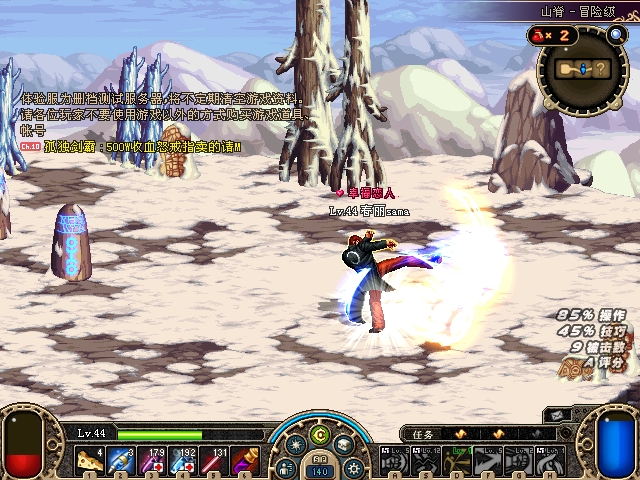Image resolution: width=640 pixels, height=480 pixels.
Task: Activate the green-highlighted skill on key D
Action: click(458, 461)
